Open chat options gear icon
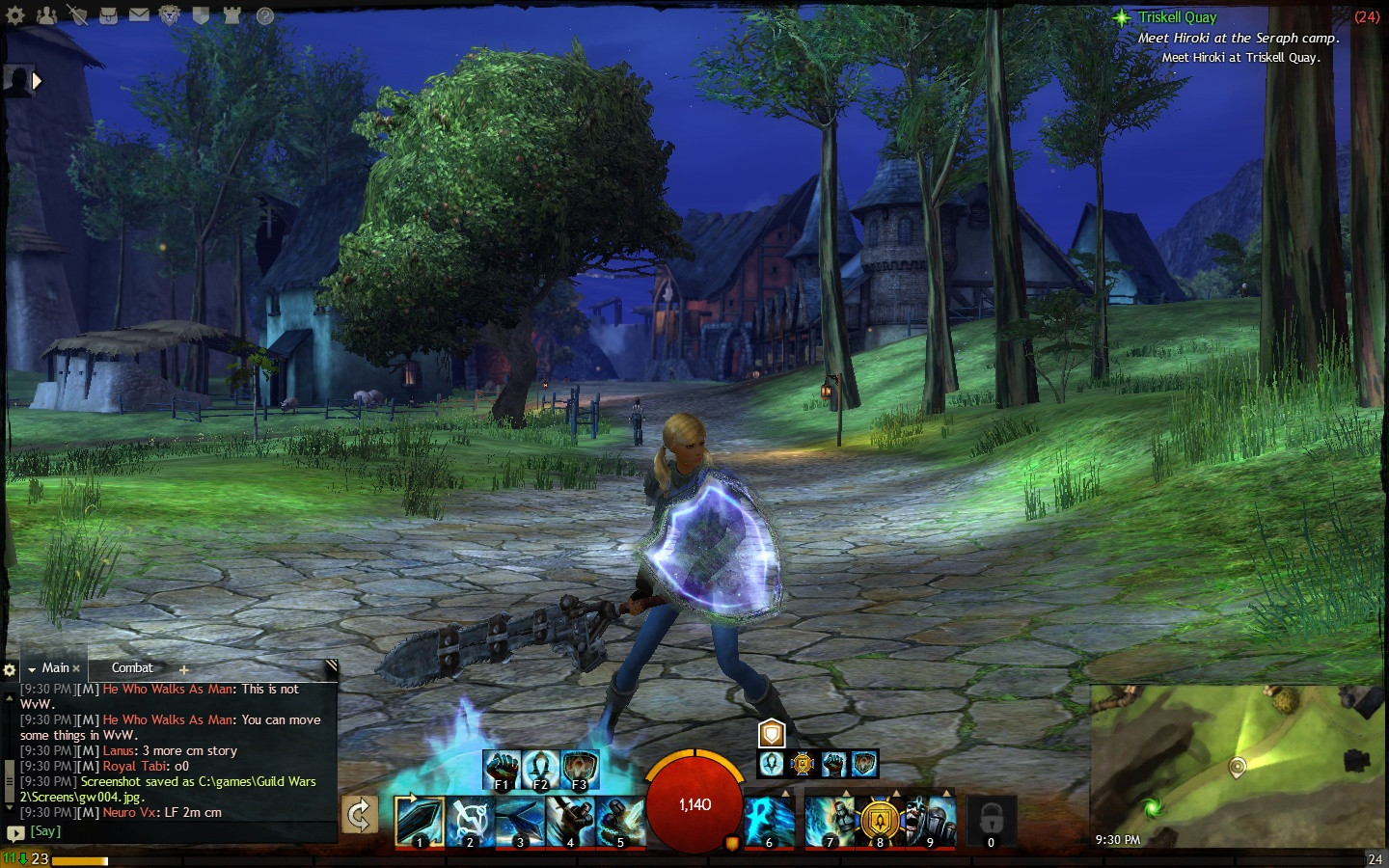Image resolution: width=1389 pixels, height=868 pixels. pos(10,669)
